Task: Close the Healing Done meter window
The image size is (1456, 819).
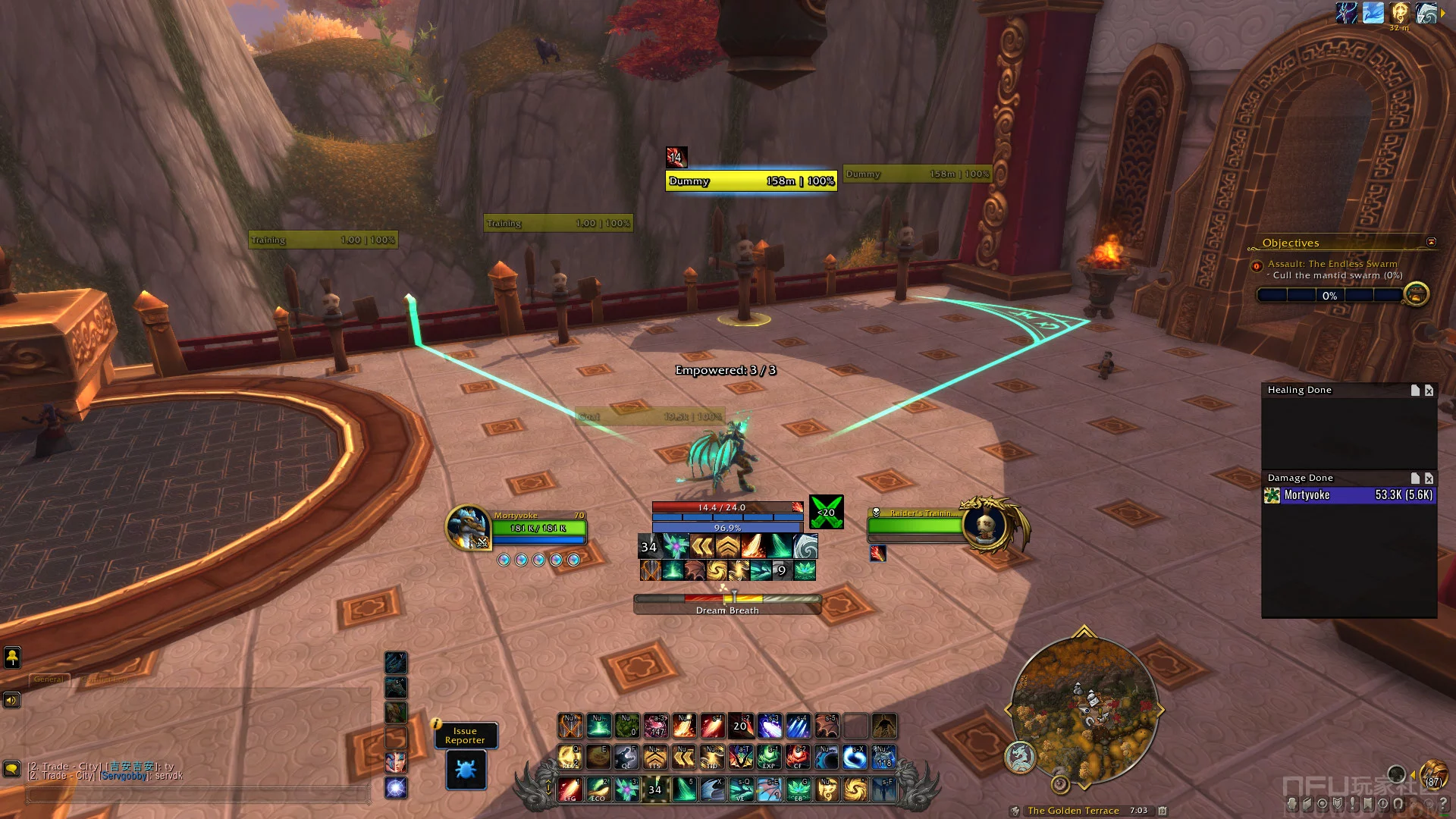Action: point(1429,391)
